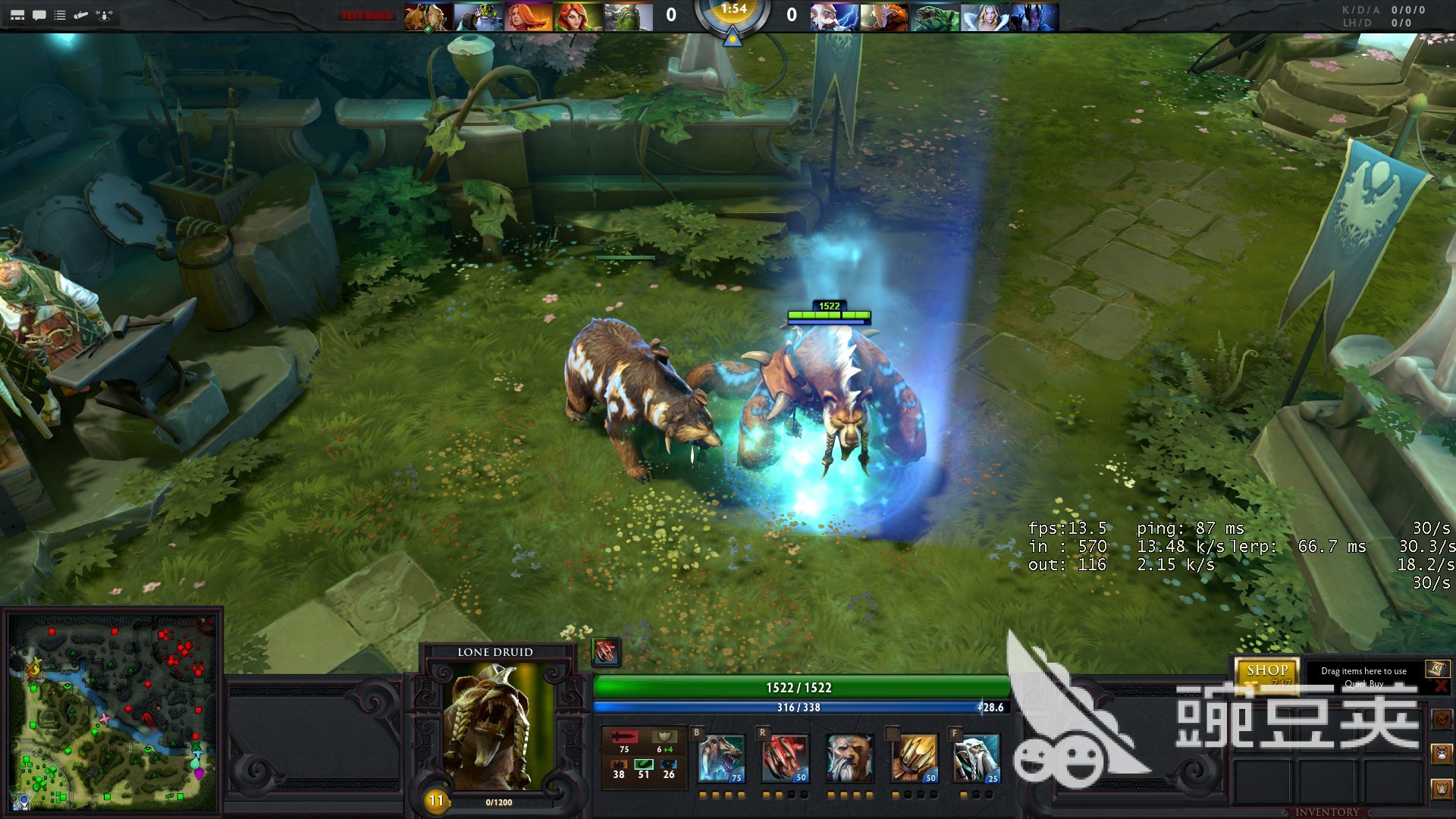Dismiss the Quick Buy panel via the X
This screenshot has width=1456, height=819.
tap(1441, 685)
